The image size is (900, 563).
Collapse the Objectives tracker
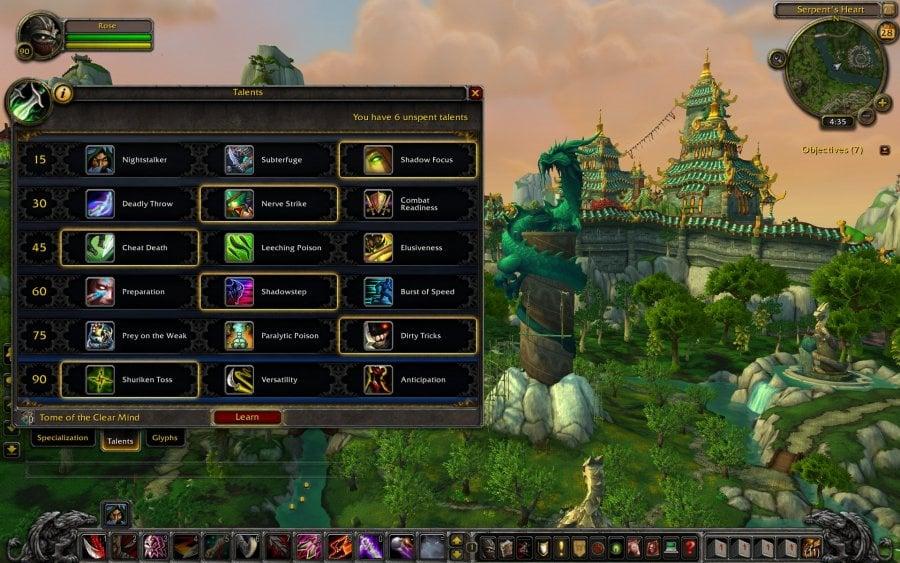coord(884,150)
